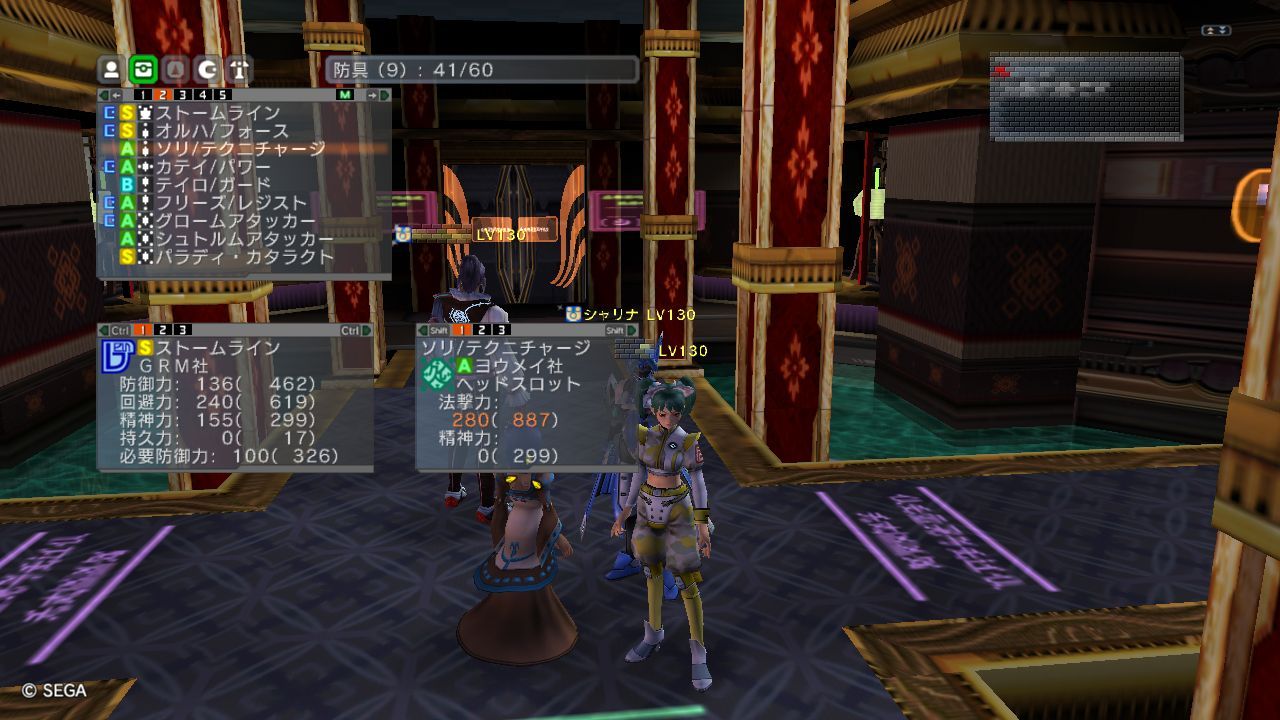Select ストームライン in the armor list

click(217, 113)
